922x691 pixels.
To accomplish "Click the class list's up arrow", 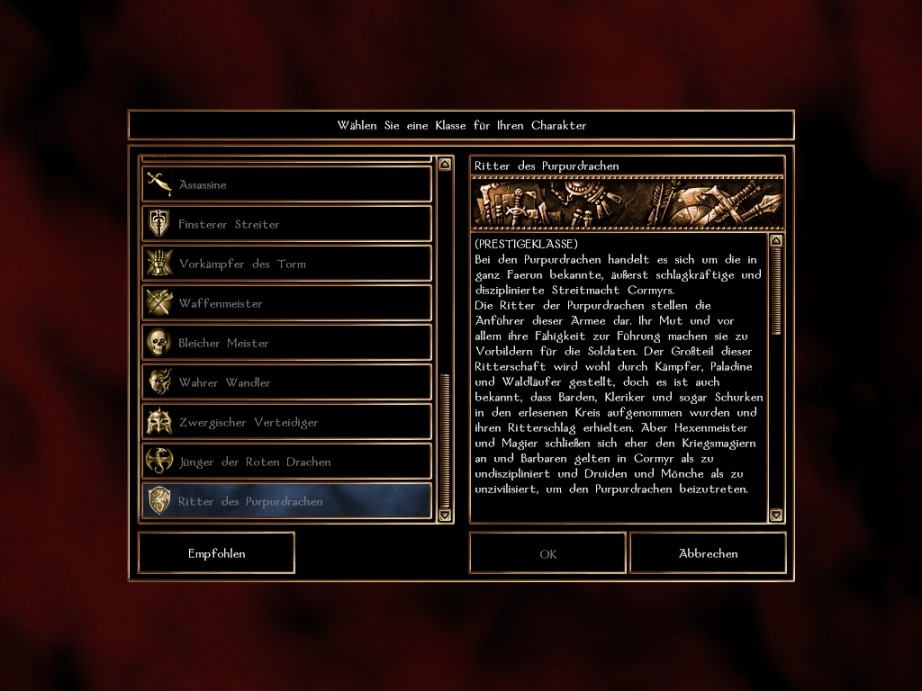I will tap(445, 162).
